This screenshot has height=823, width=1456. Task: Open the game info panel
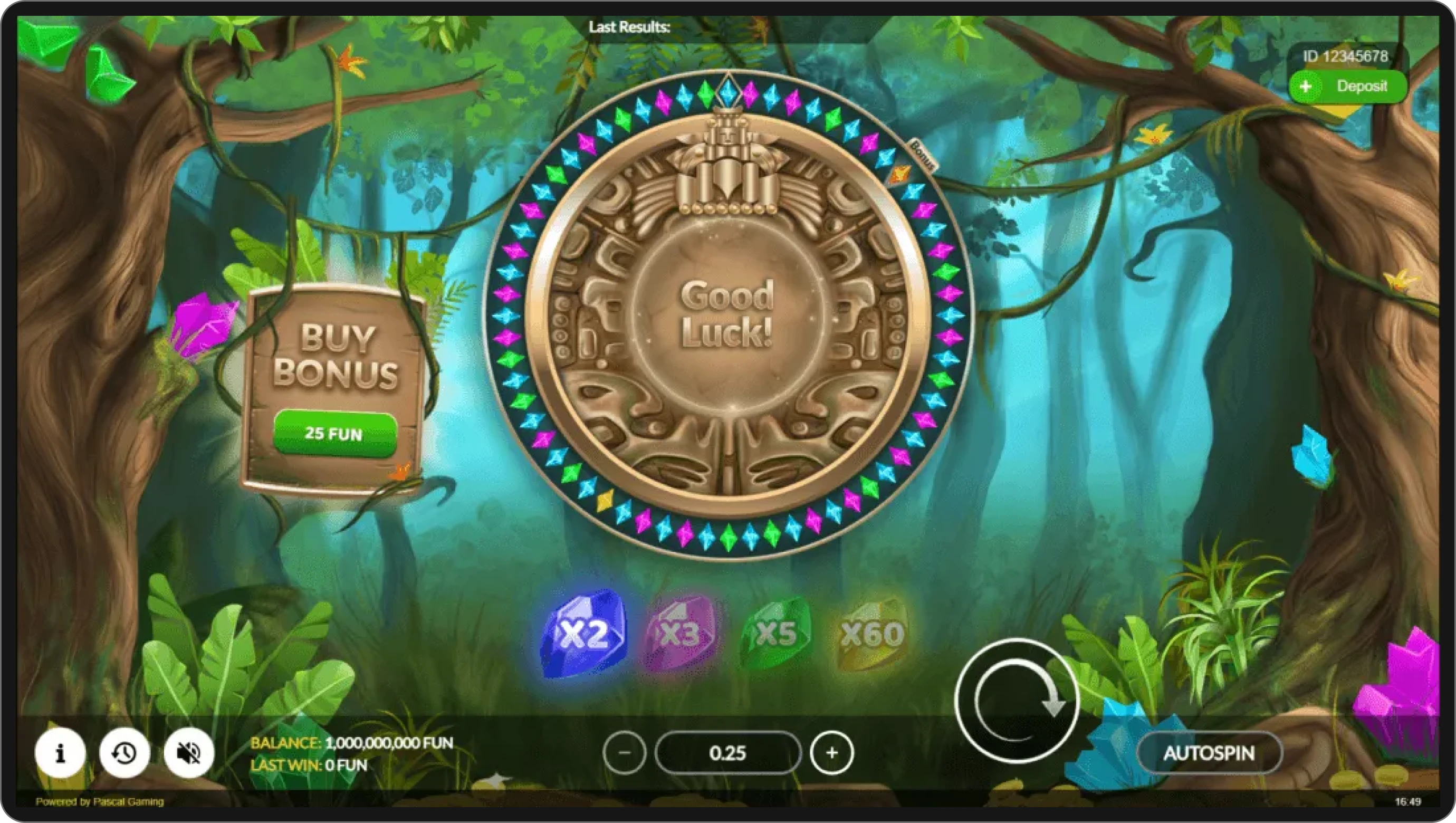tap(60, 753)
